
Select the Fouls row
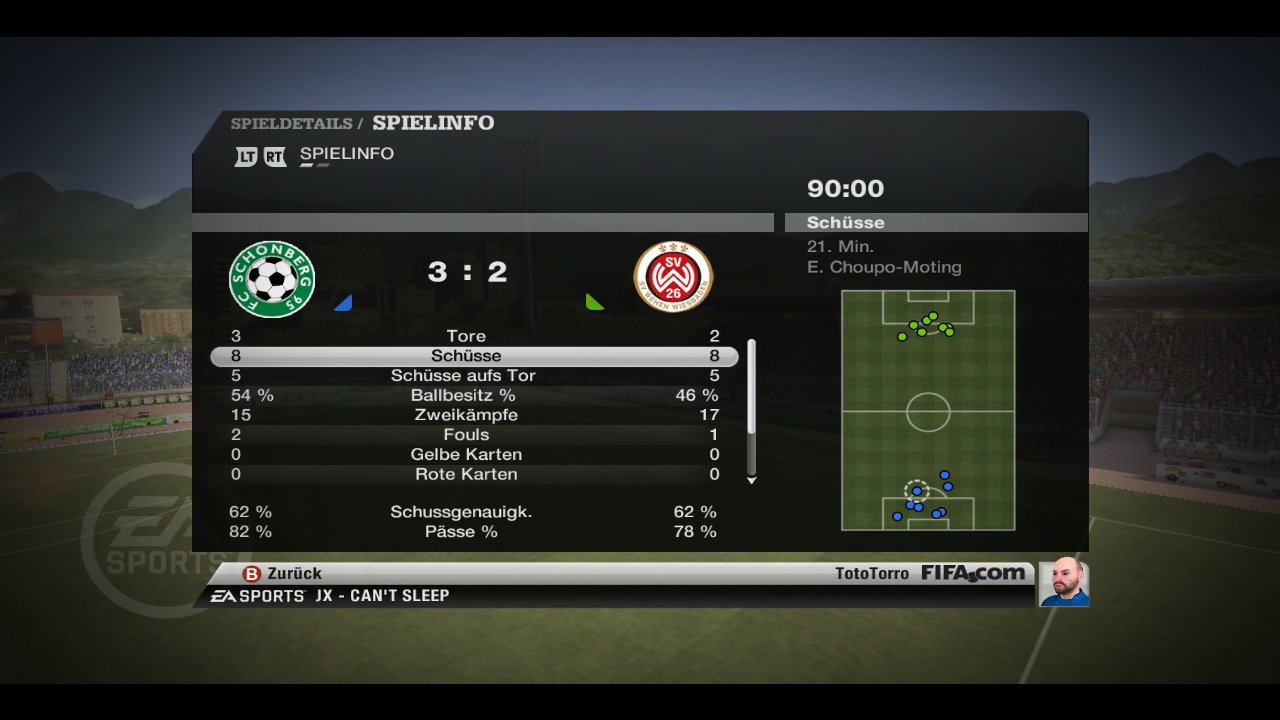pos(466,435)
